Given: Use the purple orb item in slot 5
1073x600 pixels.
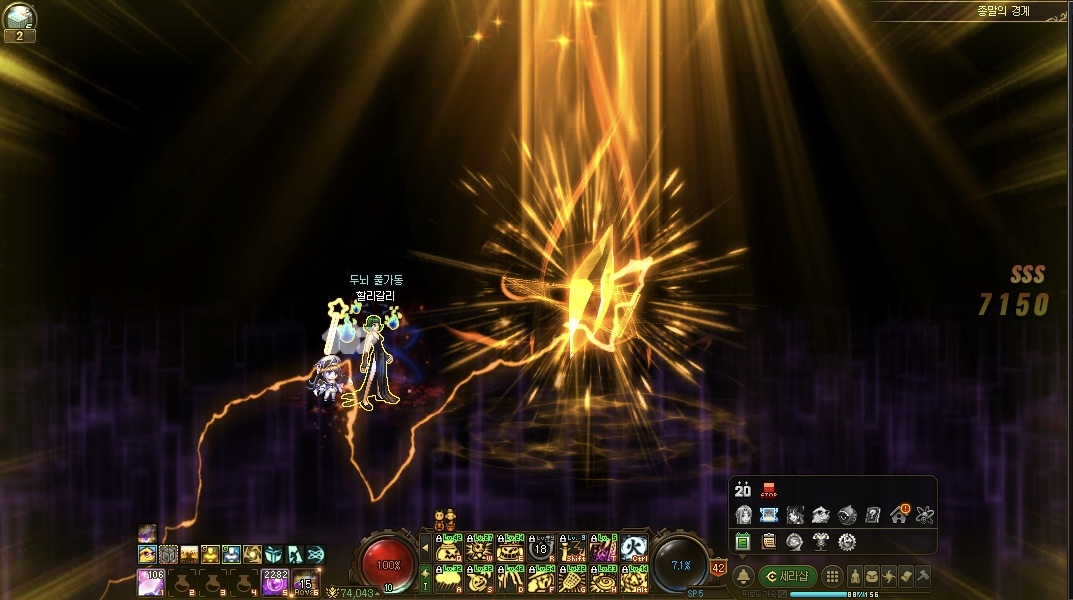Looking at the screenshot, I should (274, 580).
